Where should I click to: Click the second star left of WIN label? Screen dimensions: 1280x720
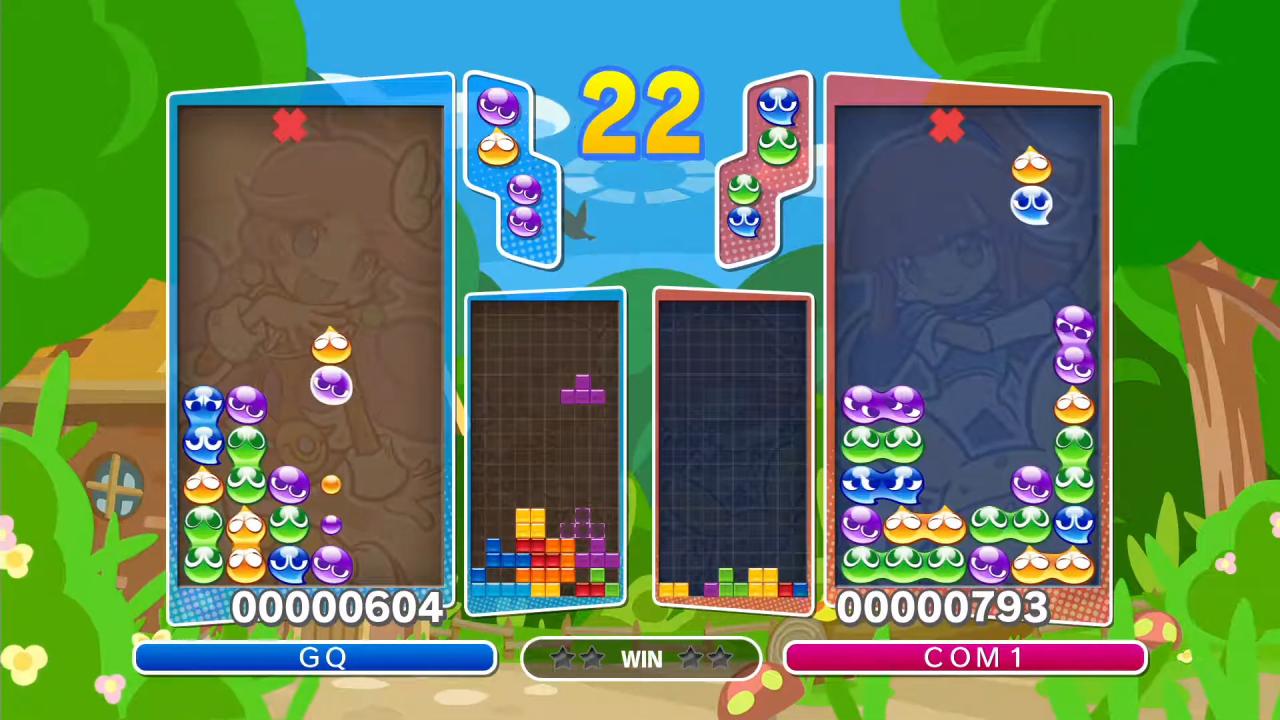coord(591,658)
